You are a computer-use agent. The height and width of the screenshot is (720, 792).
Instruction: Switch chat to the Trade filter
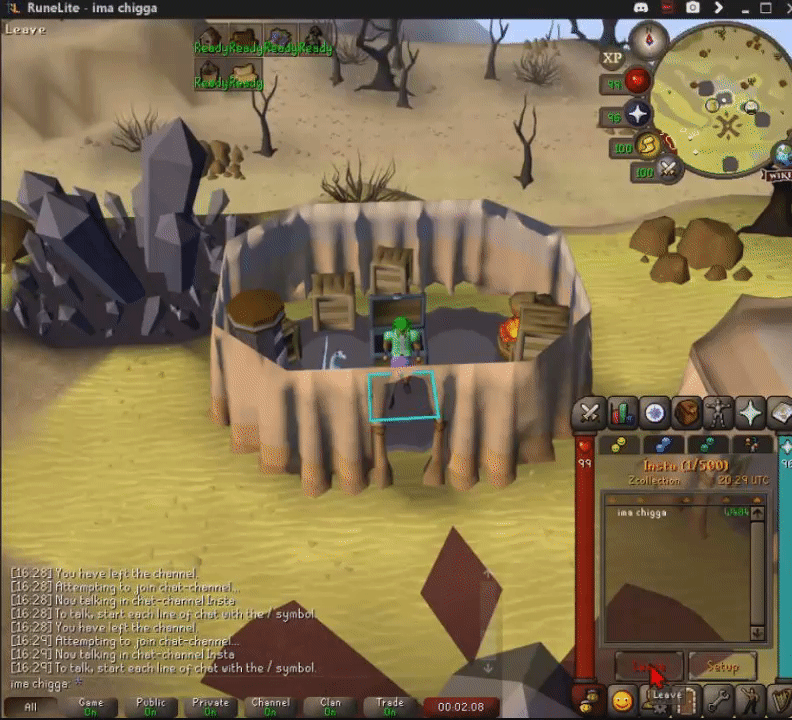(x=390, y=707)
